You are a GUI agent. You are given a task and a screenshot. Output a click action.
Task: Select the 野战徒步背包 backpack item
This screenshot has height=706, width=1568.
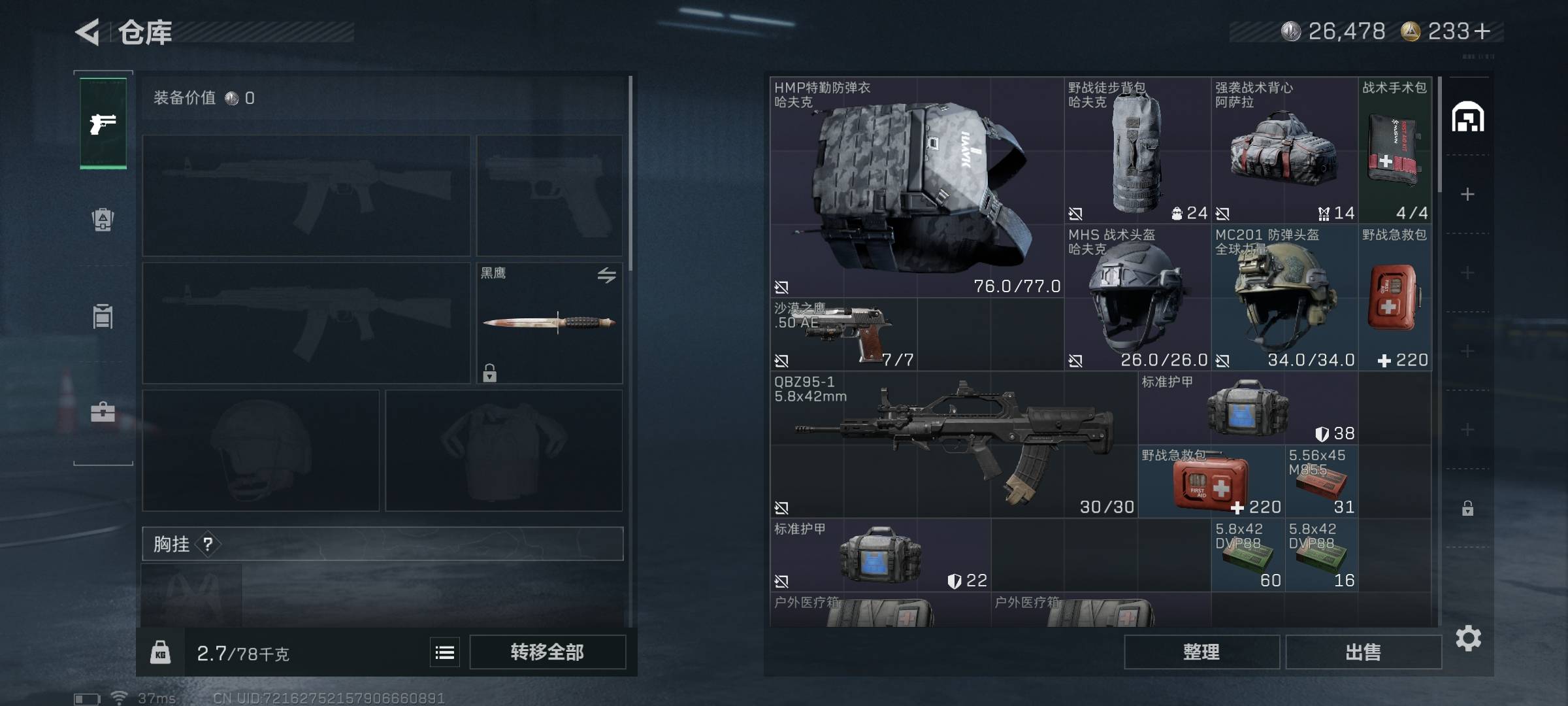(x=1137, y=151)
